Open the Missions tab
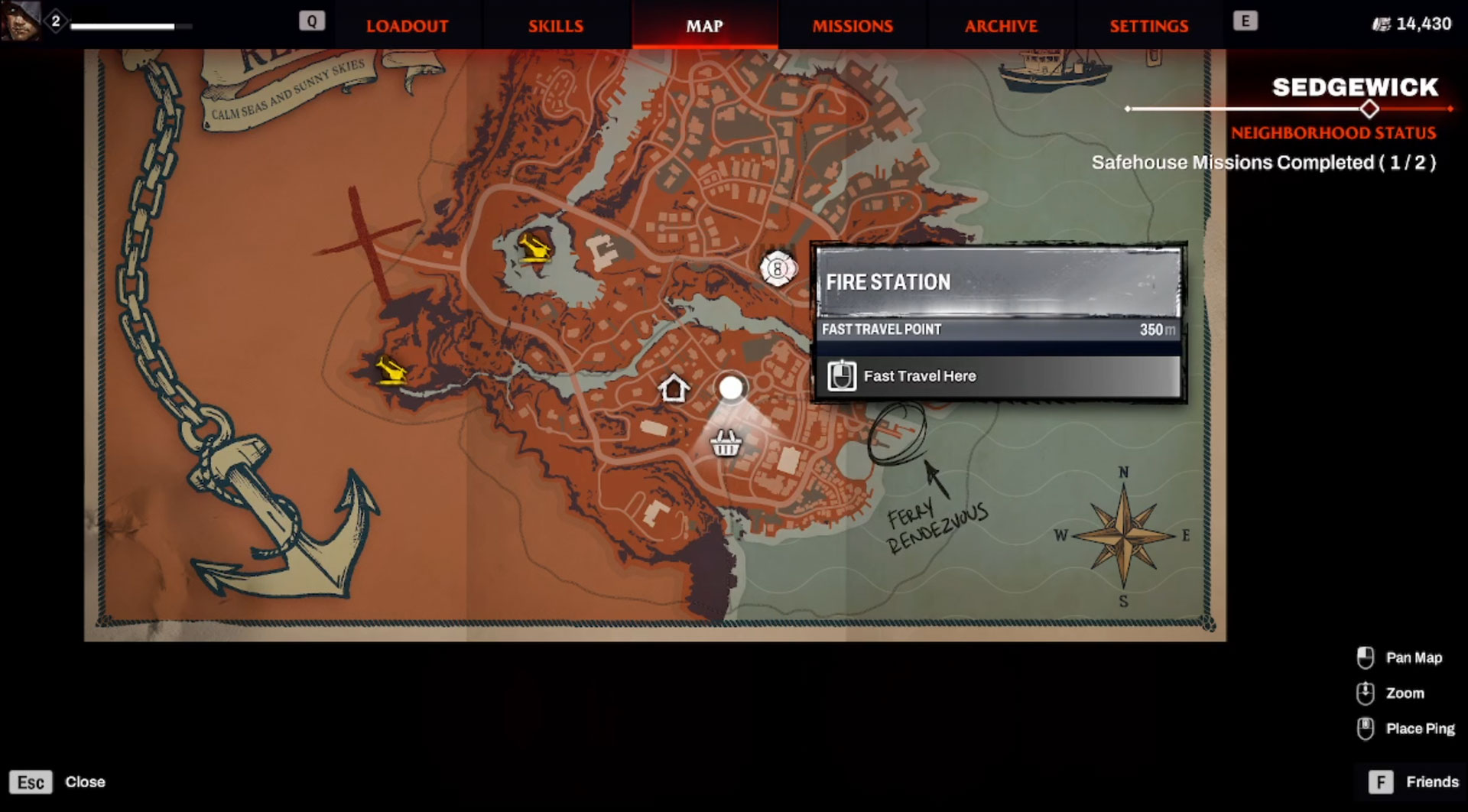 pyautogui.click(x=853, y=26)
